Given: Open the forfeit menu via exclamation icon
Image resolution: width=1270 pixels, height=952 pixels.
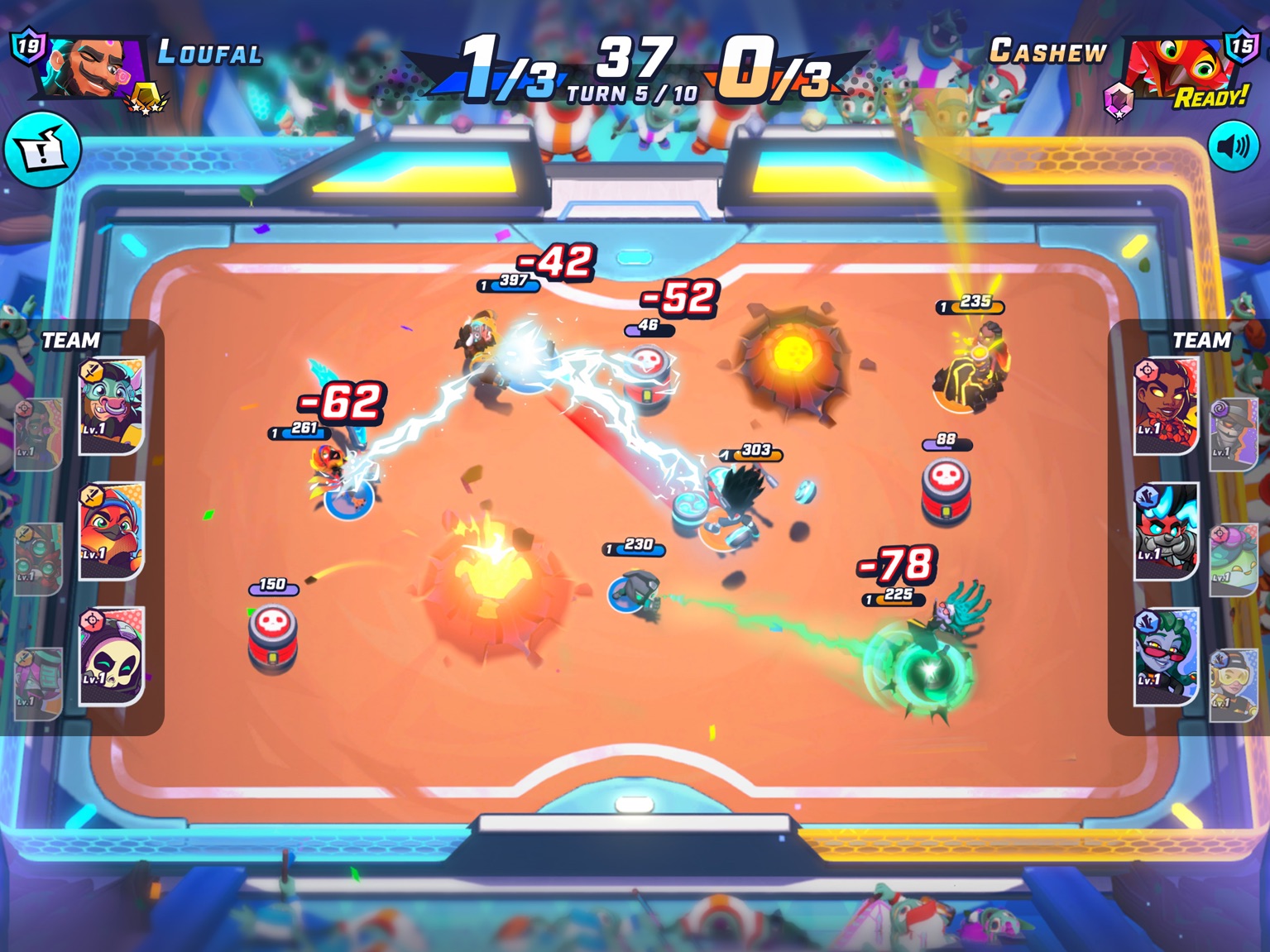Looking at the screenshot, I should click(x=43, y=149).
